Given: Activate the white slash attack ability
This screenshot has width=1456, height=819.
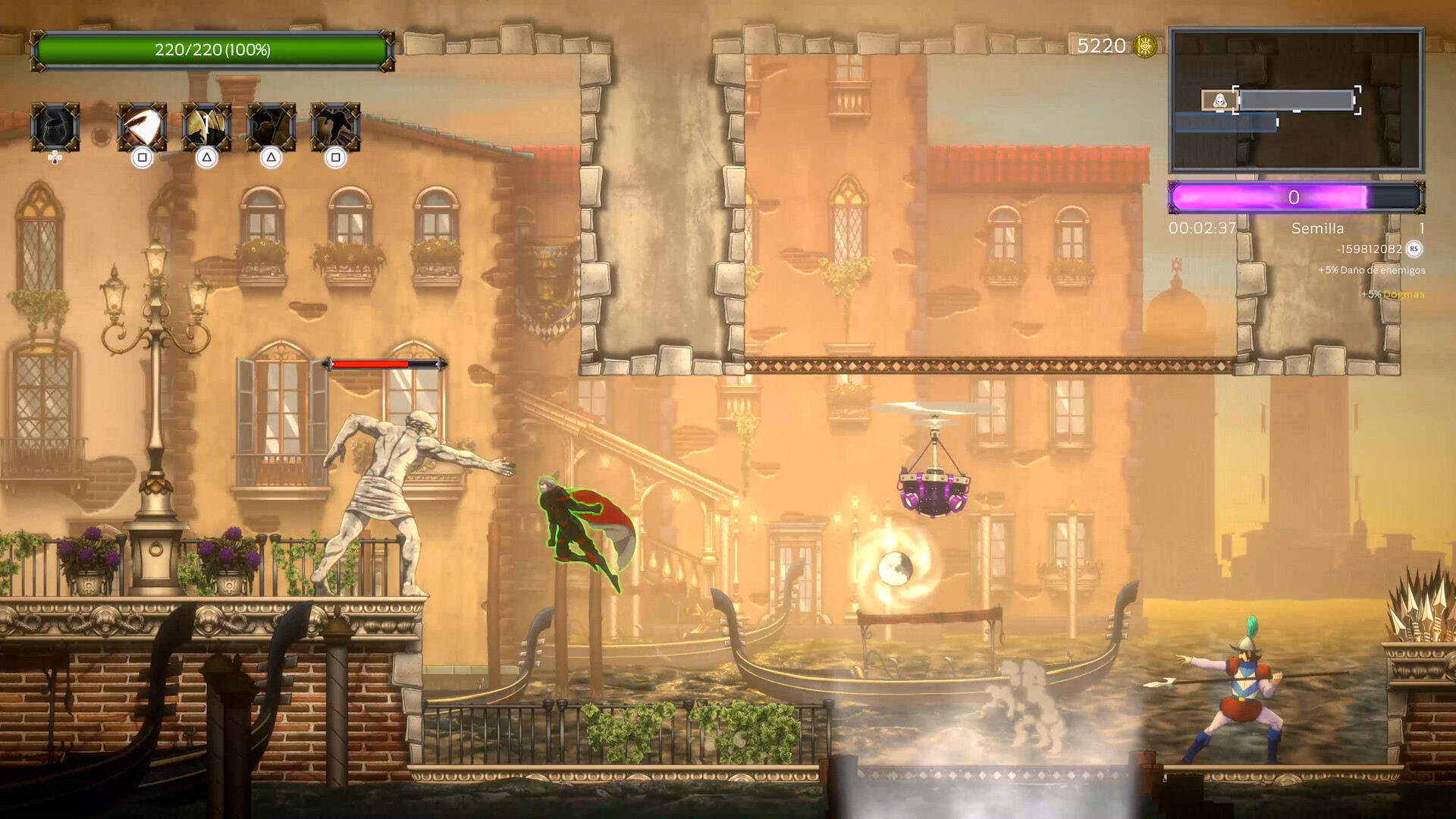Looking at the screenshot, I should click(x=142, y=127).
